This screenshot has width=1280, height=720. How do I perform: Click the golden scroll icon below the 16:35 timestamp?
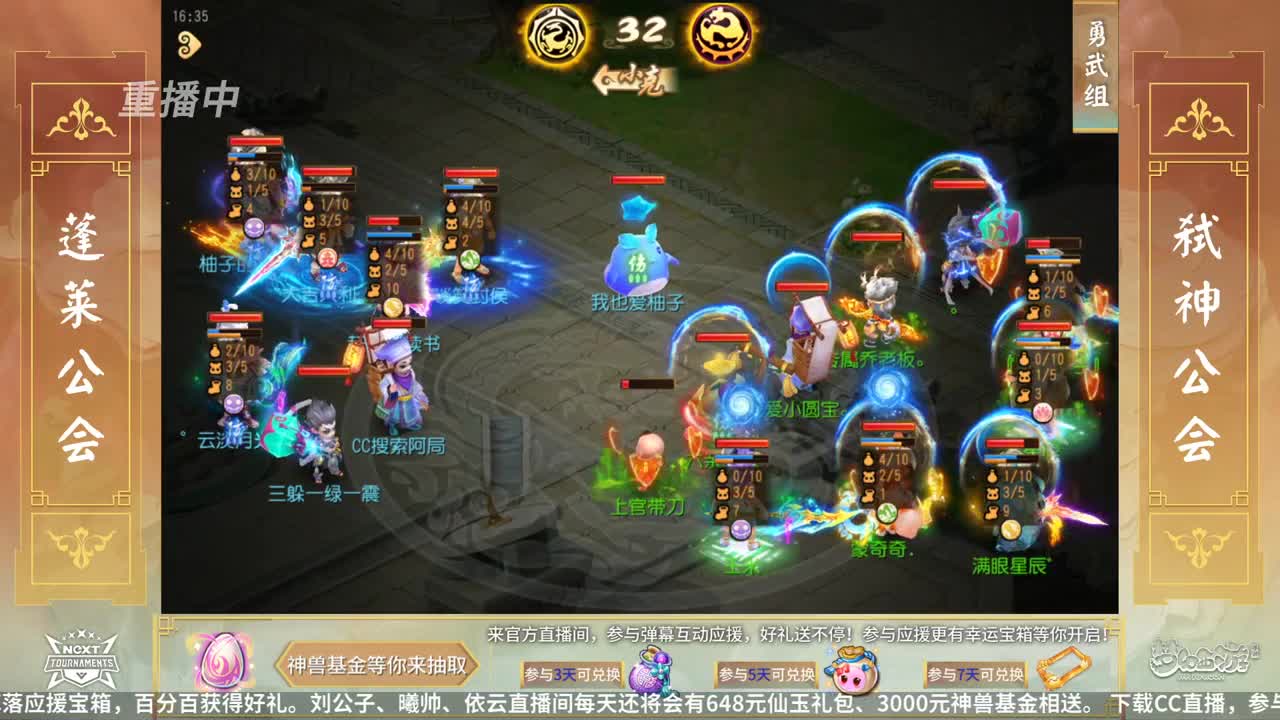pos(187,44)
